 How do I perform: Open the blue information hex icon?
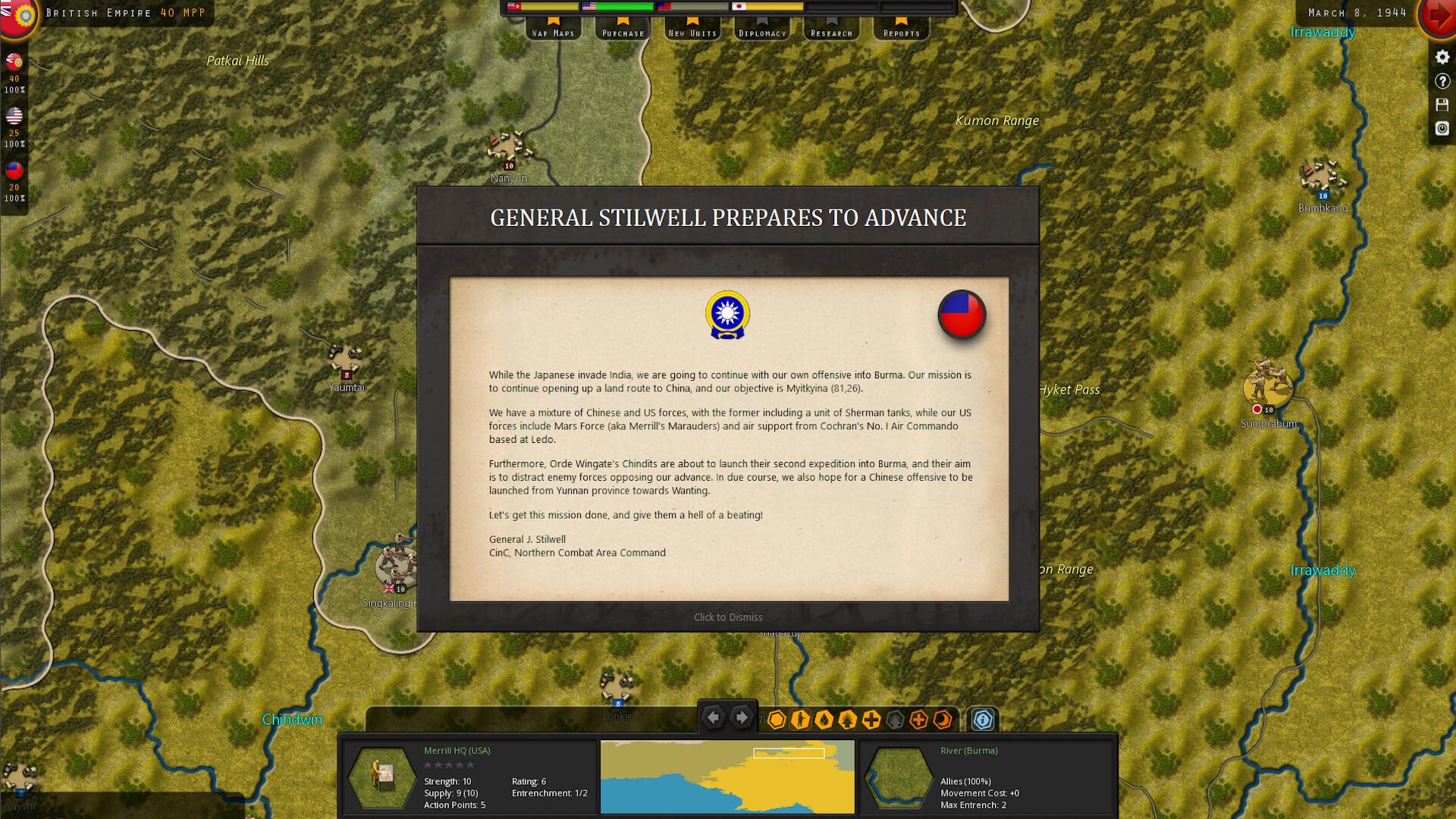point(984,720)
